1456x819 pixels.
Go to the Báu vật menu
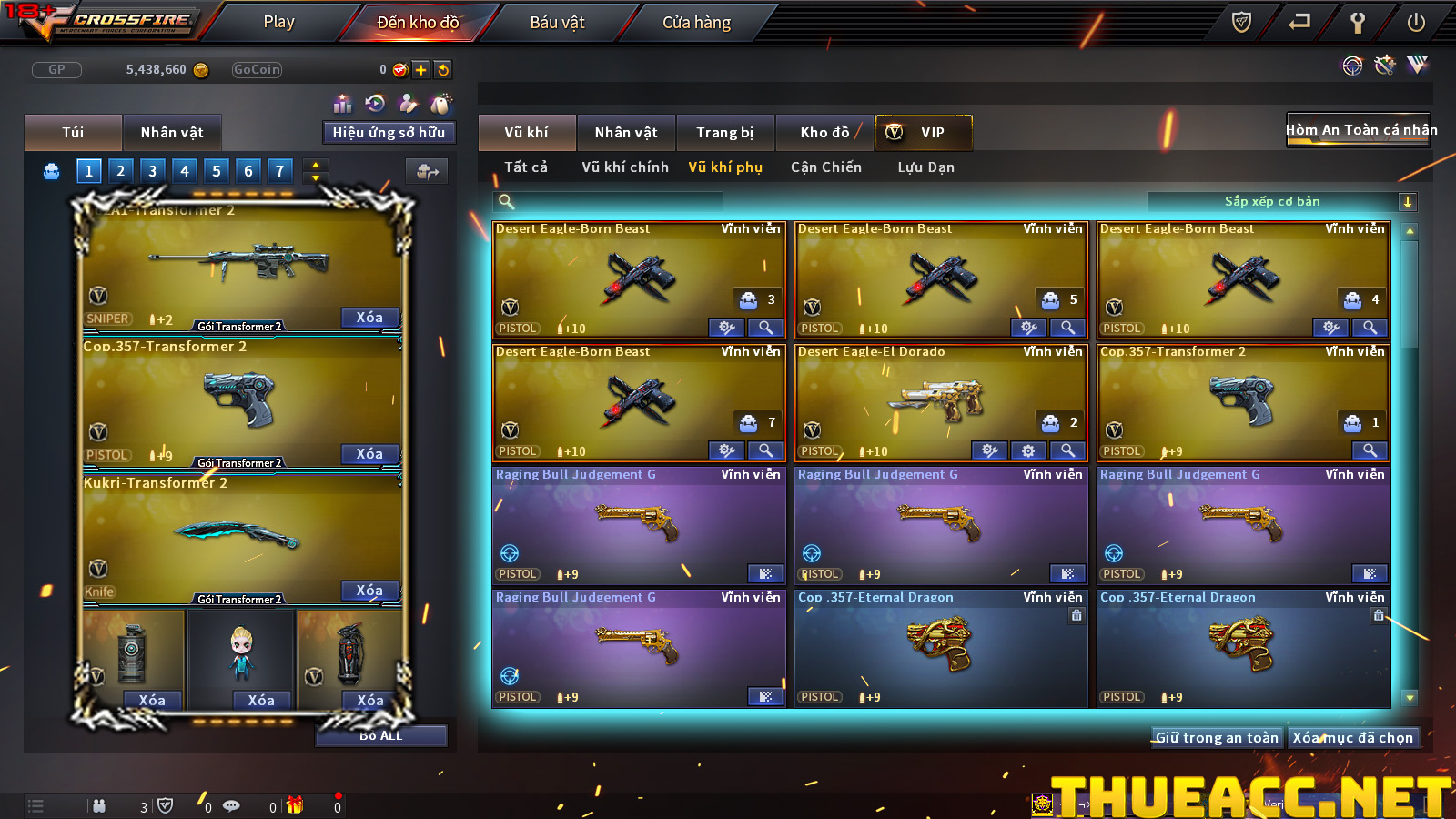tap(557, 22)
